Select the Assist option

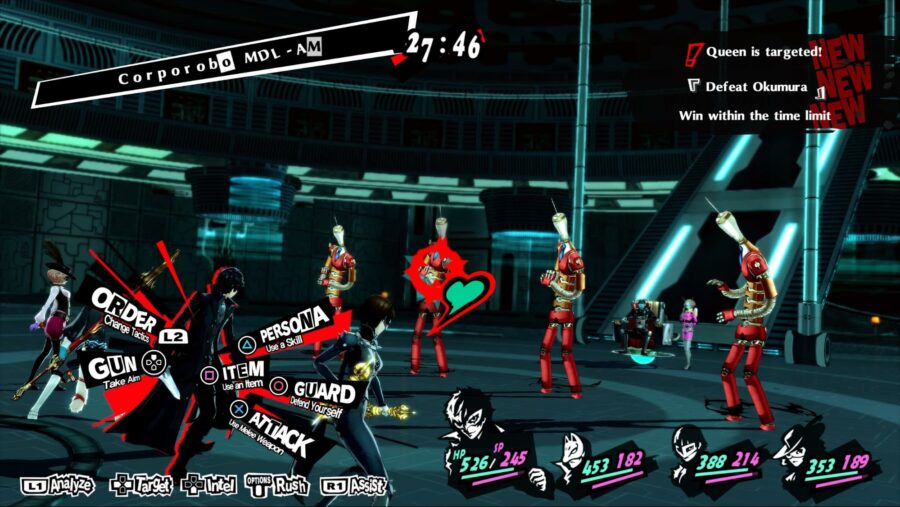click(353, 486)
